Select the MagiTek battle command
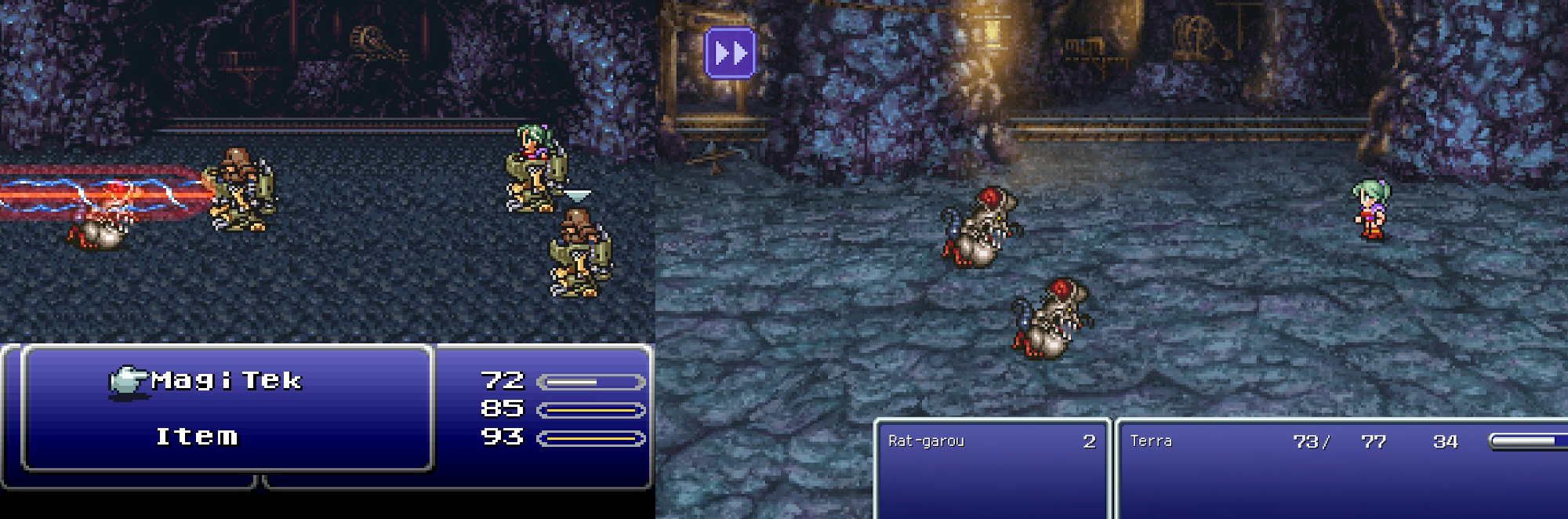This screenshot has width=1568, height=519. 226,381
